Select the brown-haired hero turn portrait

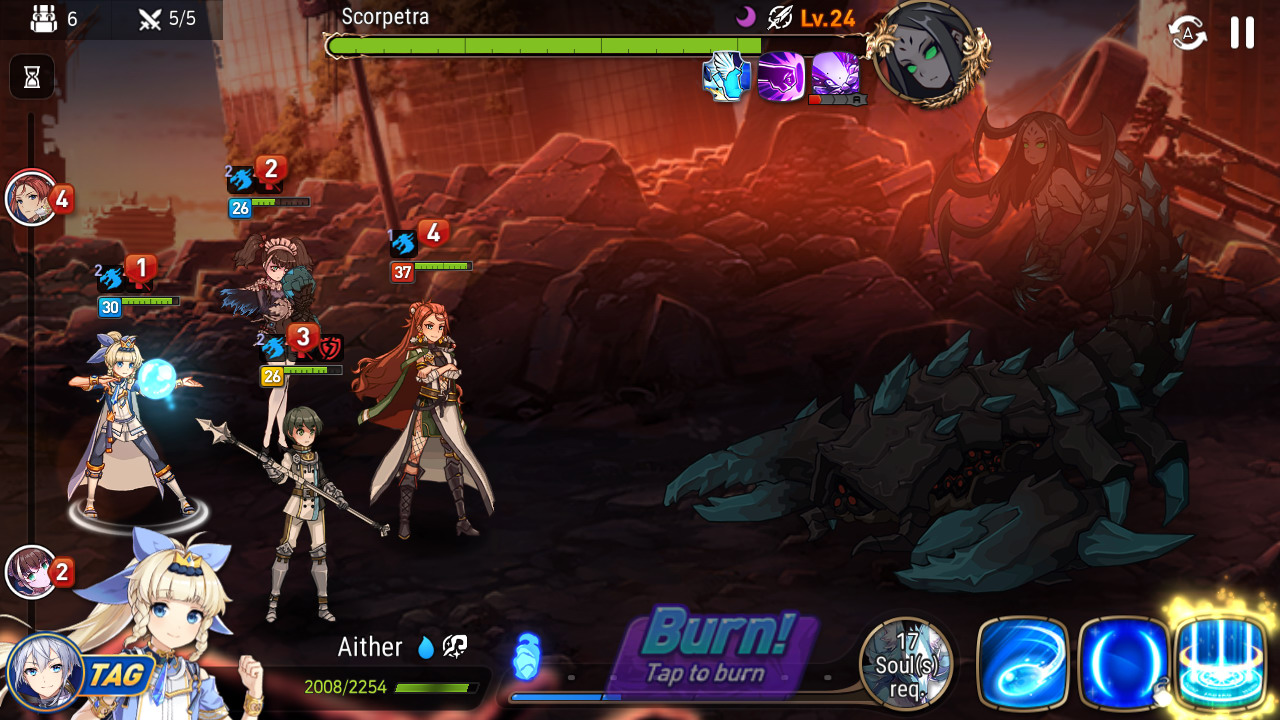point(31,572)
